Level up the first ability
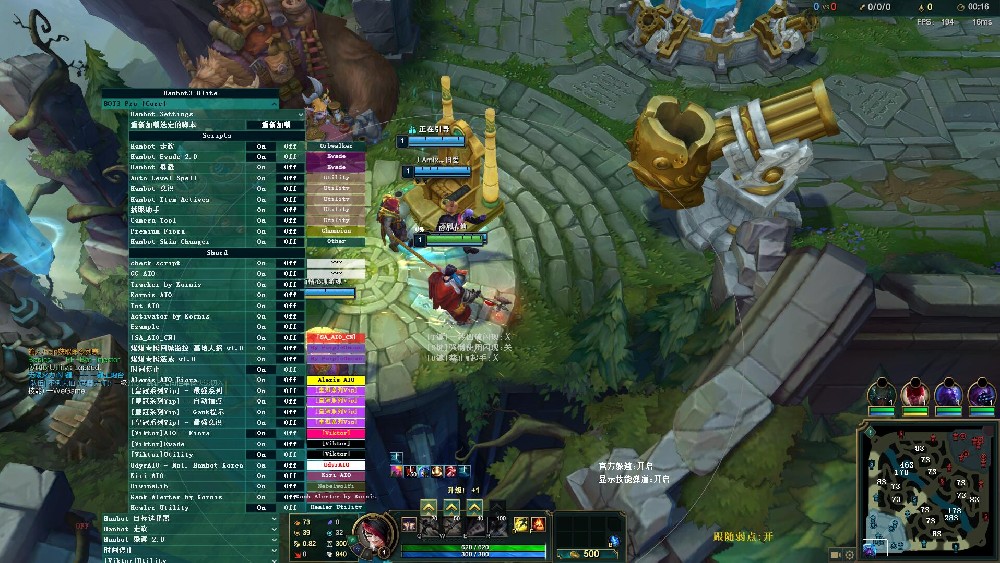Viewport: 1000px width, 563px height. [x=428, y=507]
